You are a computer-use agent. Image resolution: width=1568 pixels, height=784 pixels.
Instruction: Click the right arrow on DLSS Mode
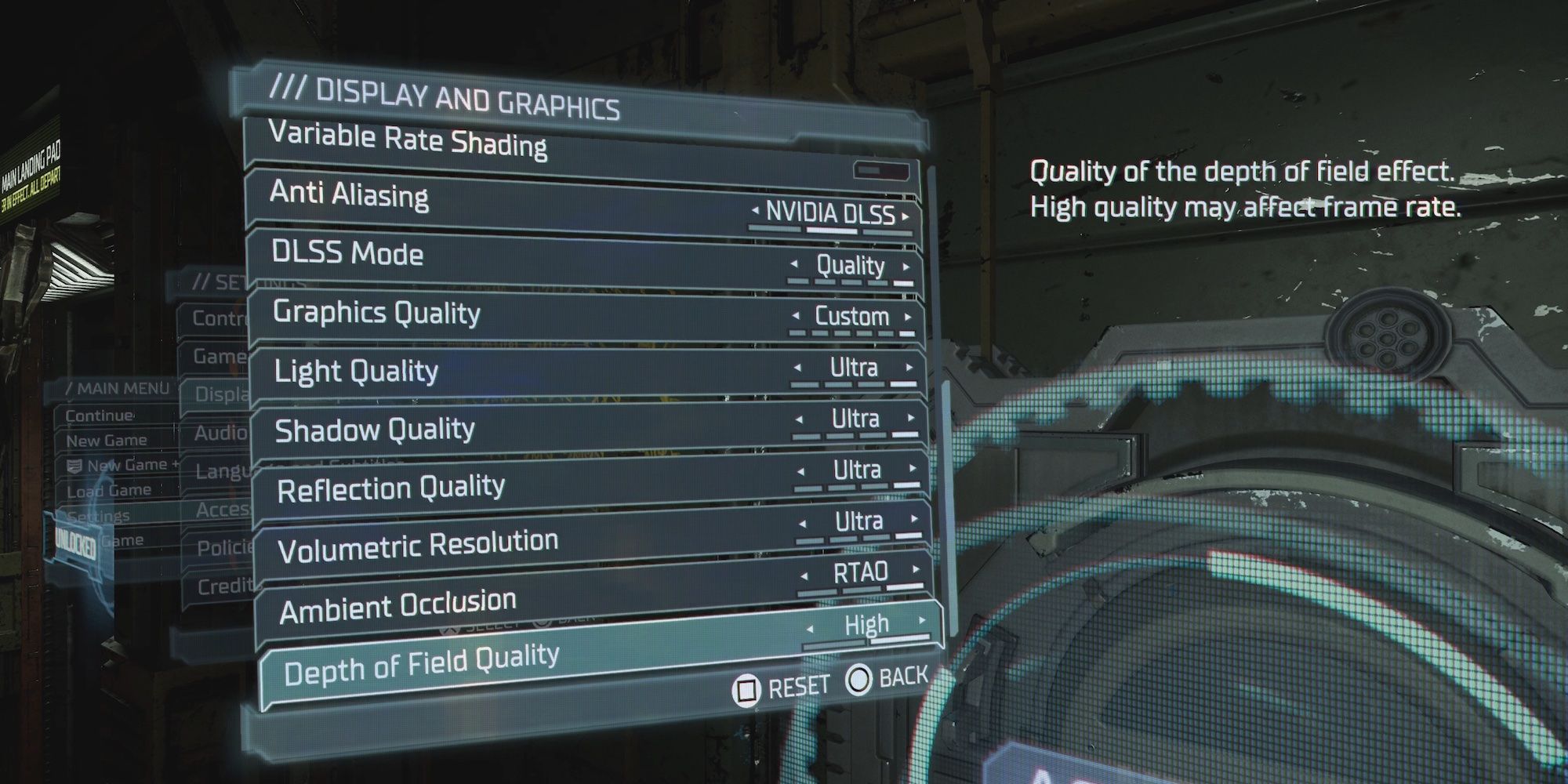(x=908, y=267)
